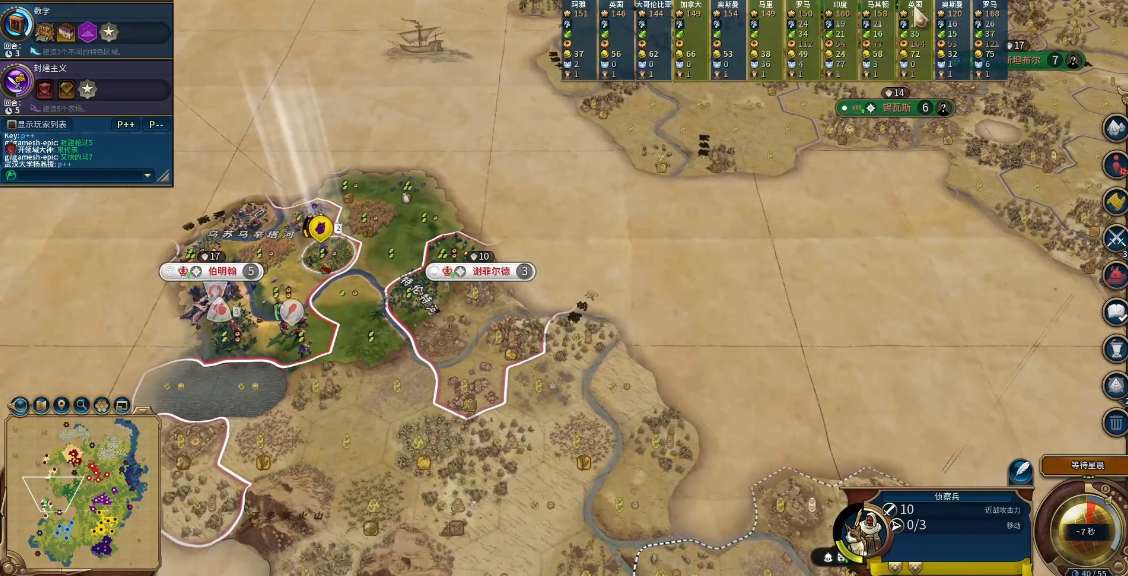Toggle the show player list checkbox
The image size is (1128, 576).
(12, 125)
